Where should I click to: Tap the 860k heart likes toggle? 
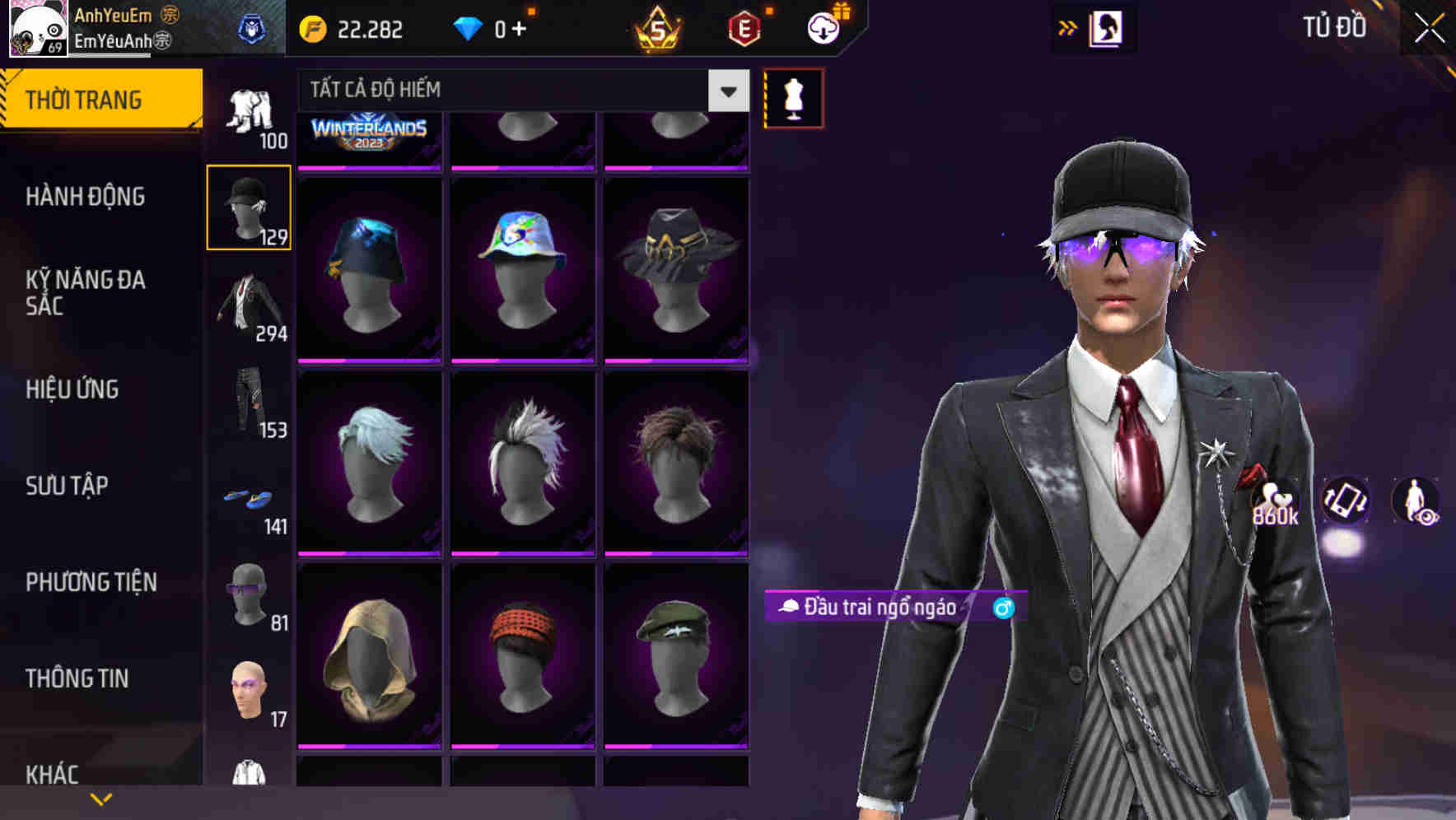pos(1275,504)
